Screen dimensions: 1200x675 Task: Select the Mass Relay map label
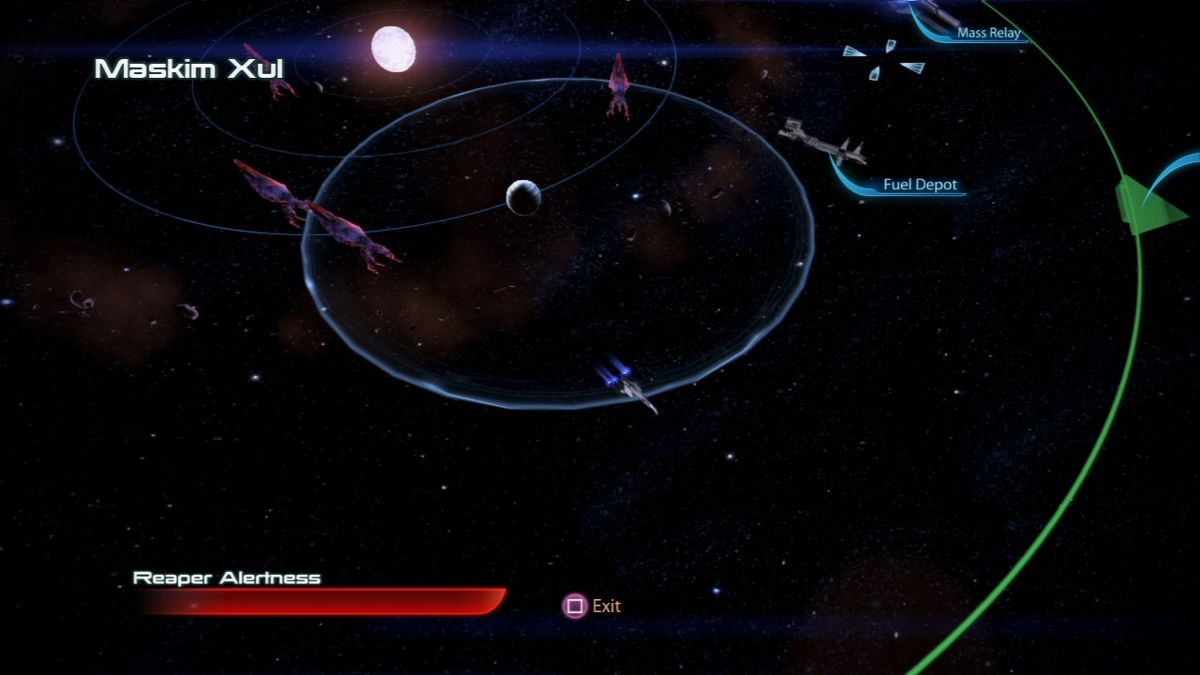(989, 33)
